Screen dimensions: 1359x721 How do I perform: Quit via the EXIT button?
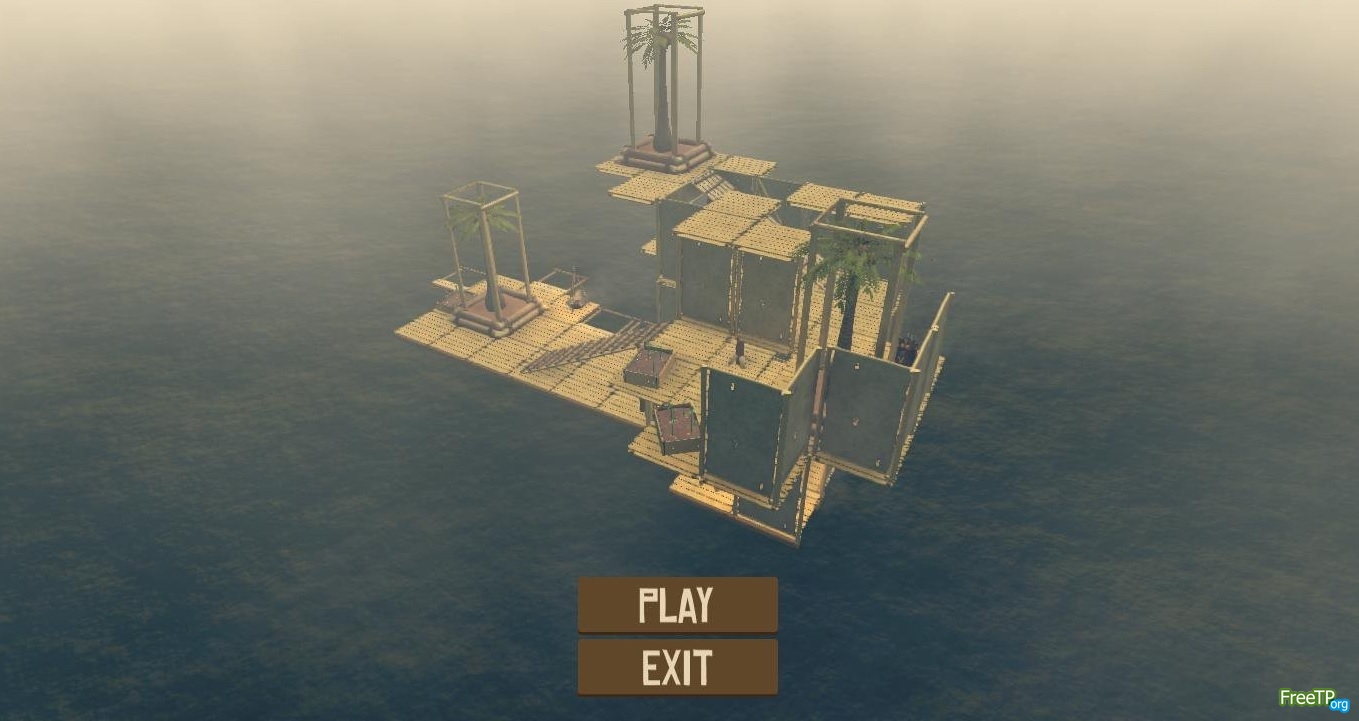pyautogui.click(x=677, y=667)
